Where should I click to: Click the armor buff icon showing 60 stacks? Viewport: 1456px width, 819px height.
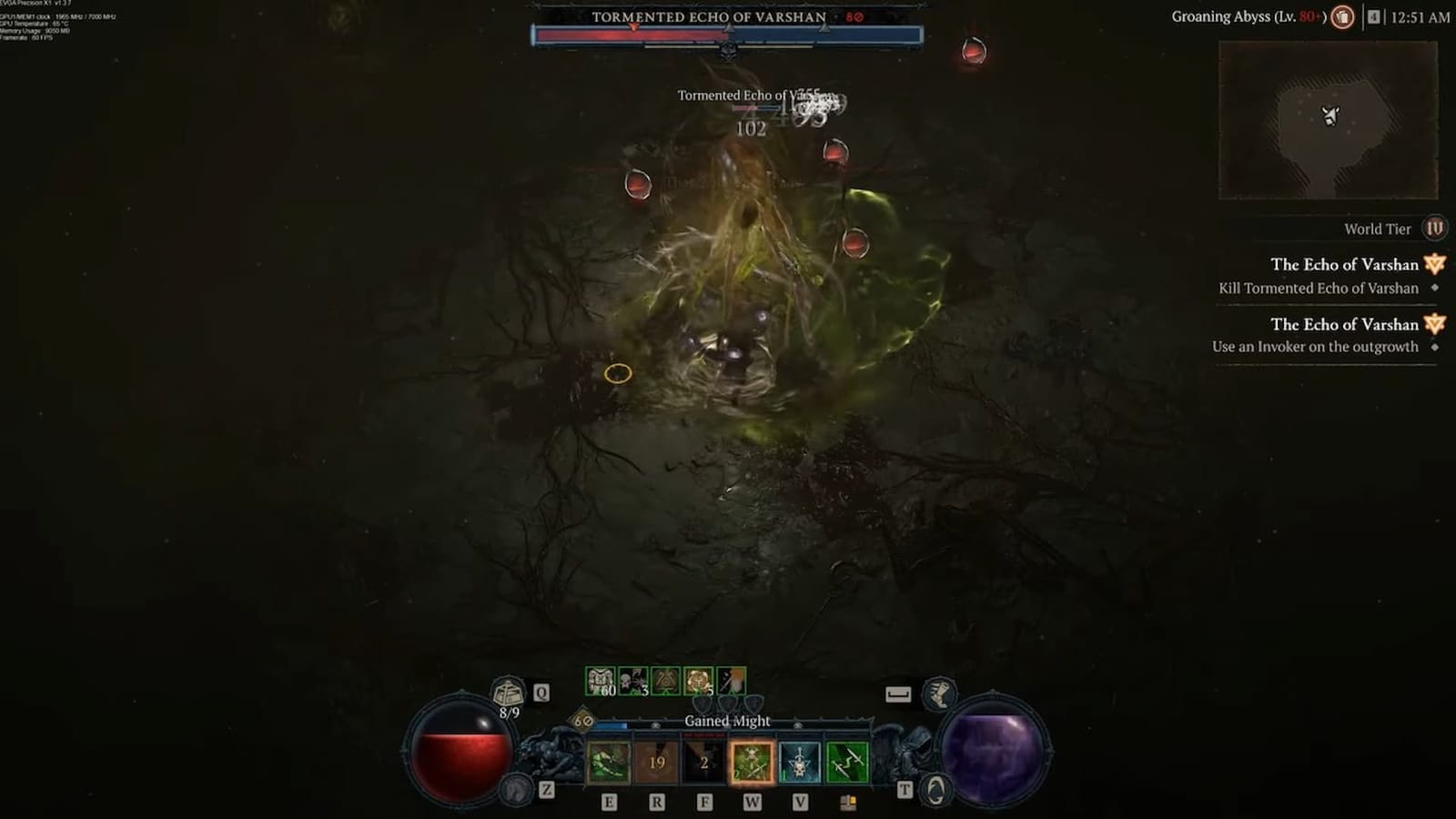(601, 679)
